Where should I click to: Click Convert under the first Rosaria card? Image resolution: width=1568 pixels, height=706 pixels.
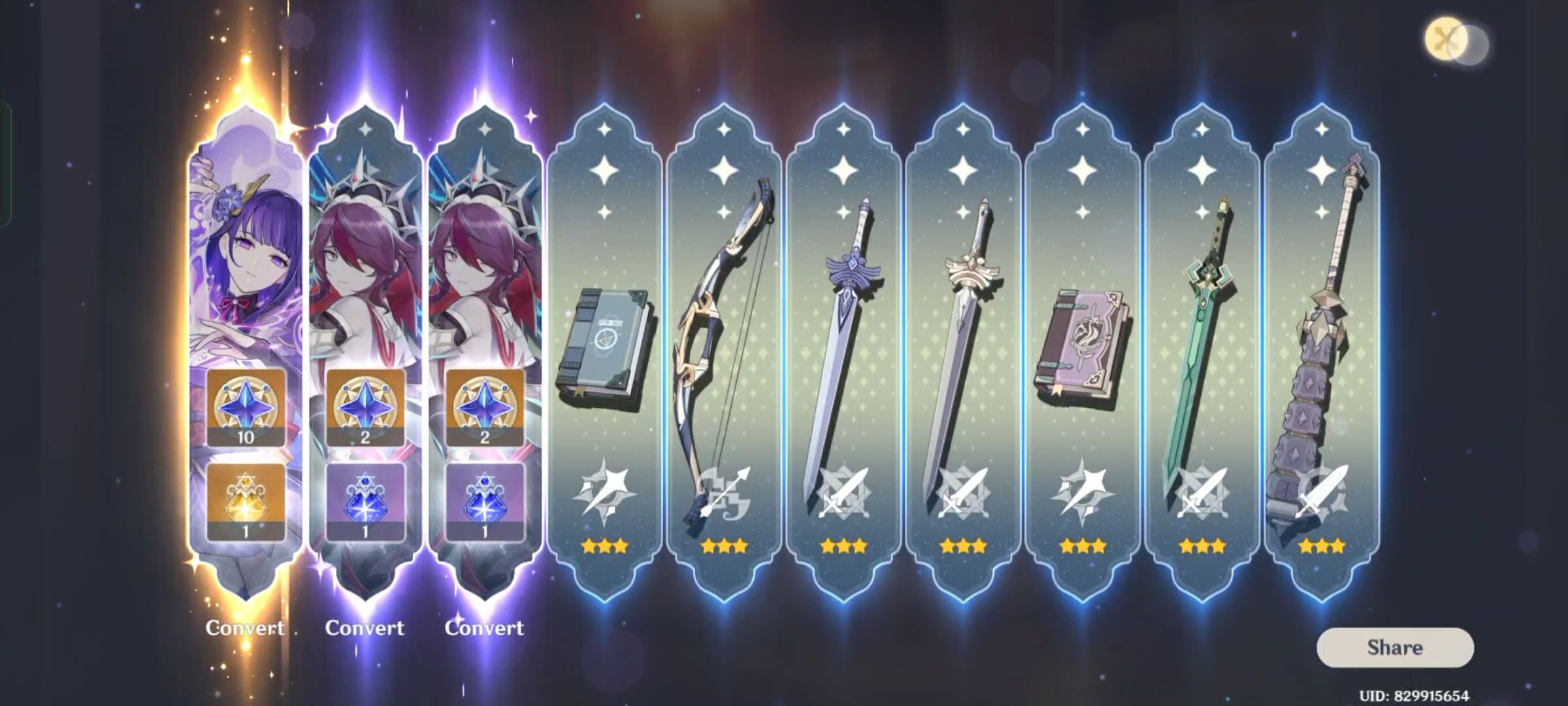click(365, 628)
